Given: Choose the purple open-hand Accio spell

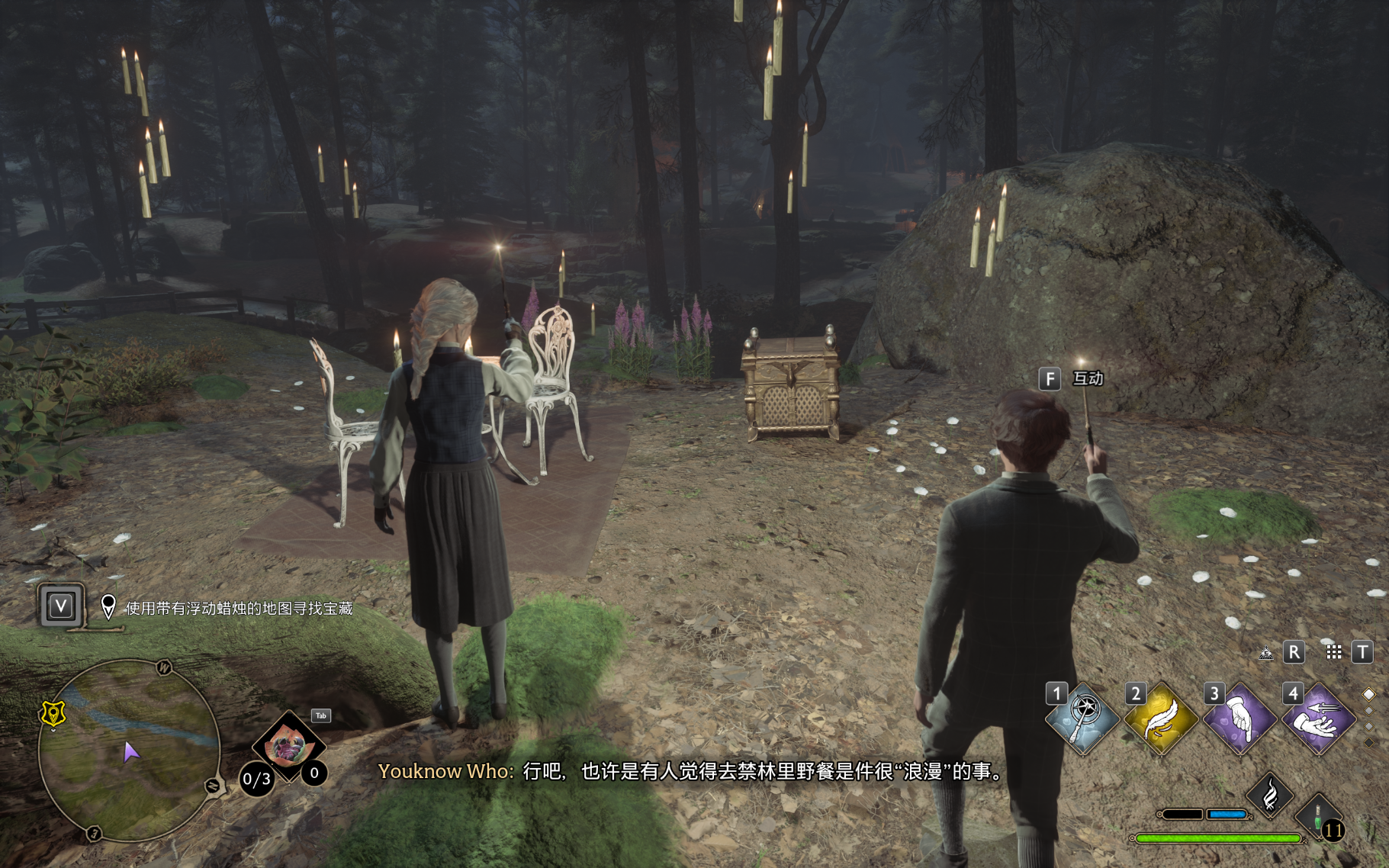Looking at the screenshot, I should click(x=1319, y=719).
